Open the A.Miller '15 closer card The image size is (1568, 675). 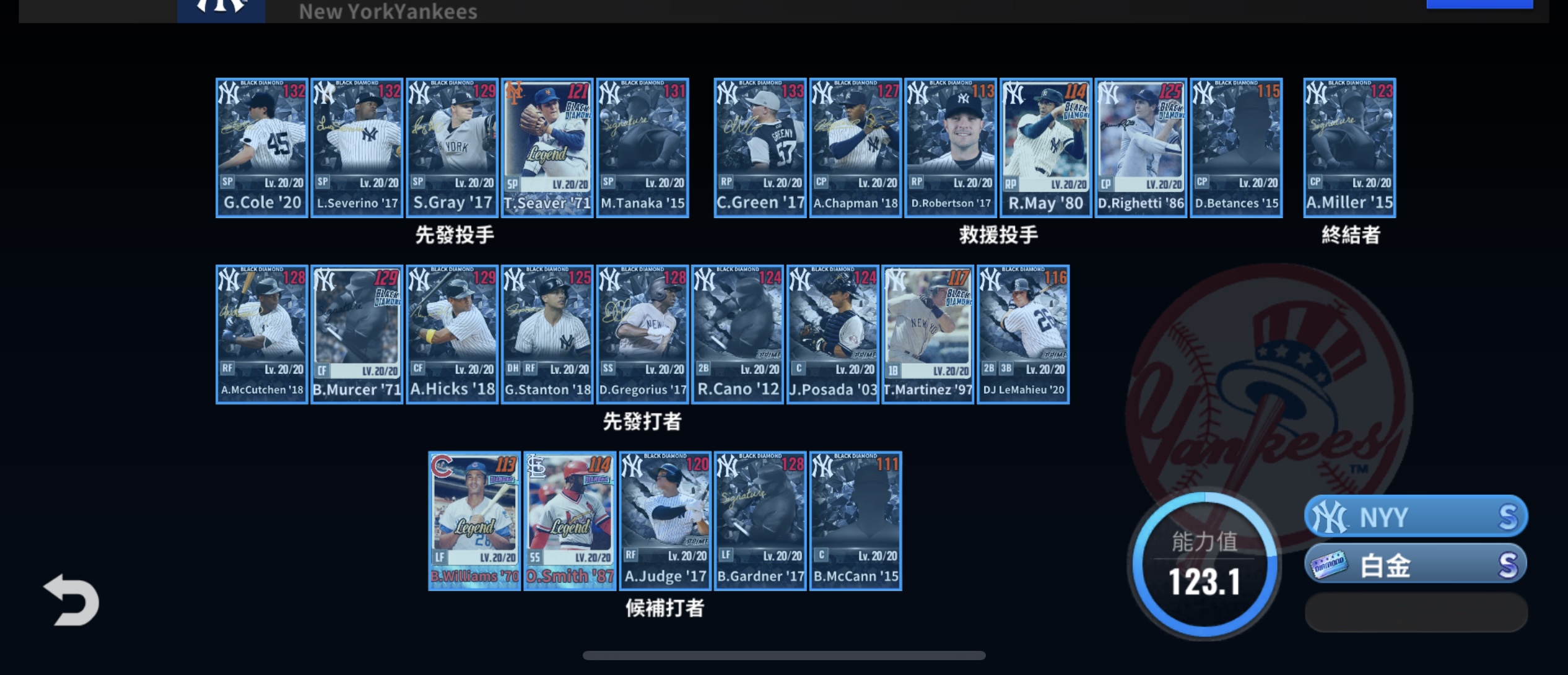click(x=1349, y=147)
